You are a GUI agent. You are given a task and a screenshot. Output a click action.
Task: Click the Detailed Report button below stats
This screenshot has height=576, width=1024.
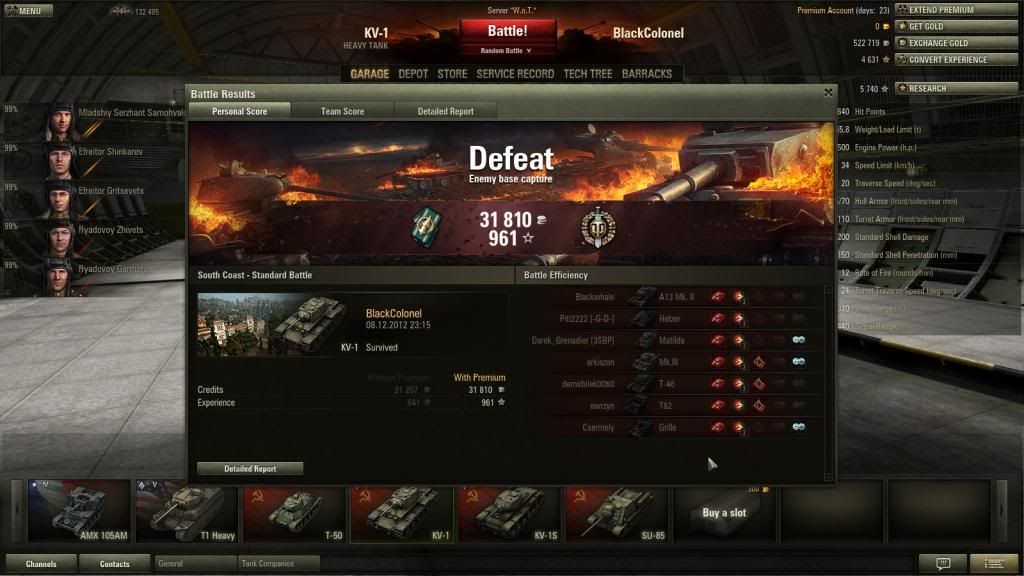(x=250, y=468)
